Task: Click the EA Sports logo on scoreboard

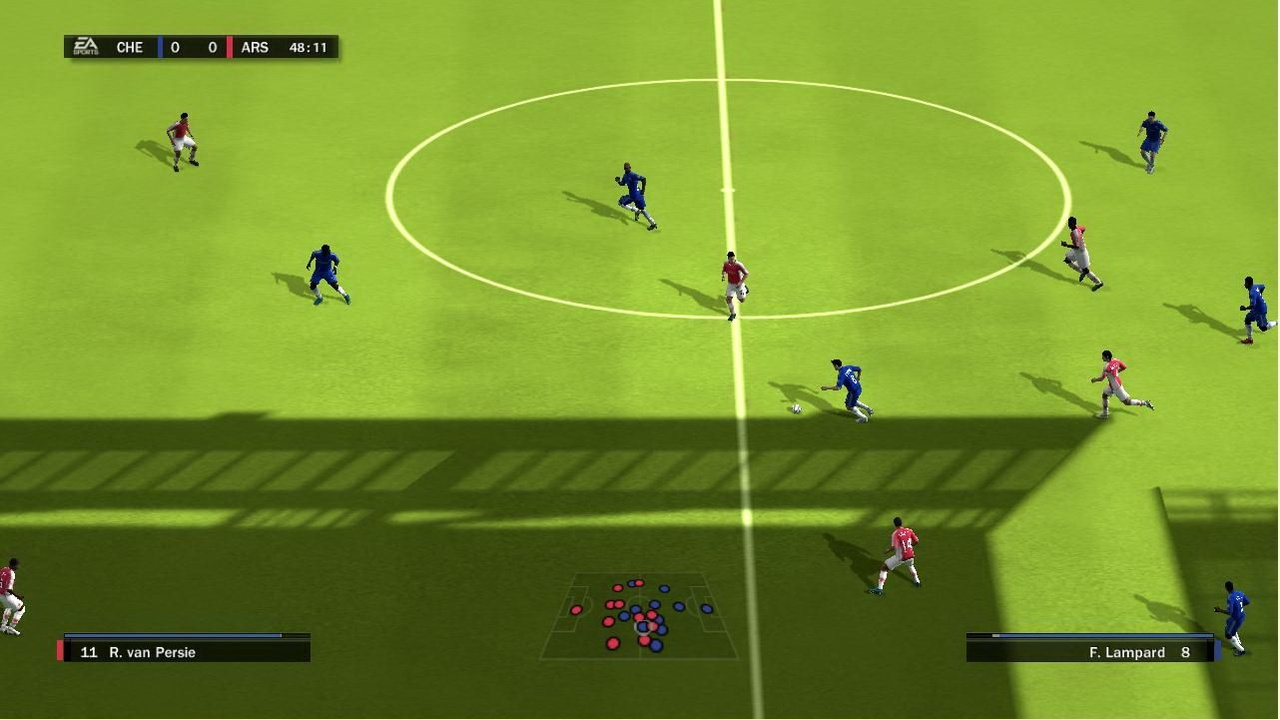Action: pos(85,47)
